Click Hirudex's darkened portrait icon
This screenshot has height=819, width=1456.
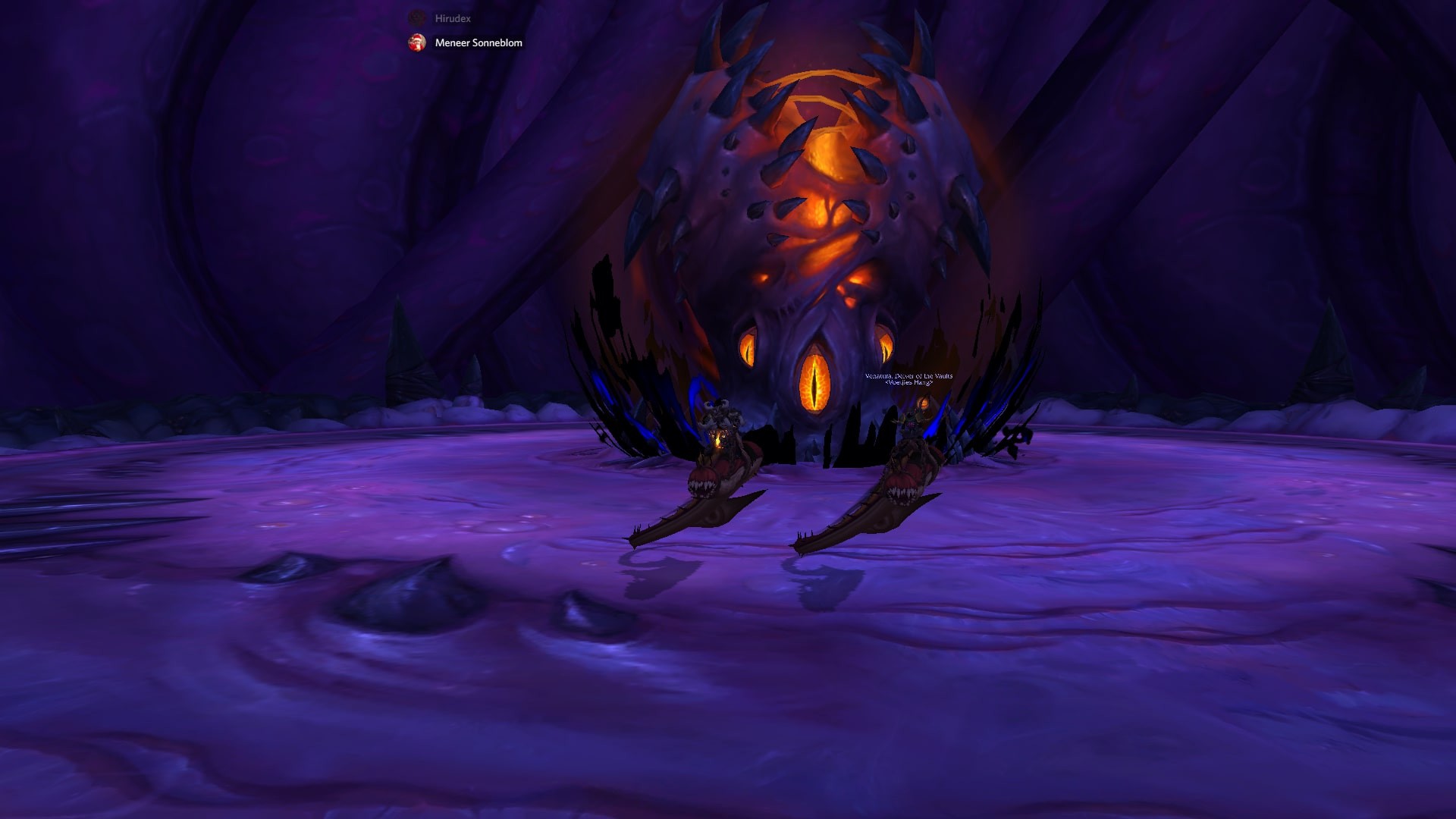point(416,17)
